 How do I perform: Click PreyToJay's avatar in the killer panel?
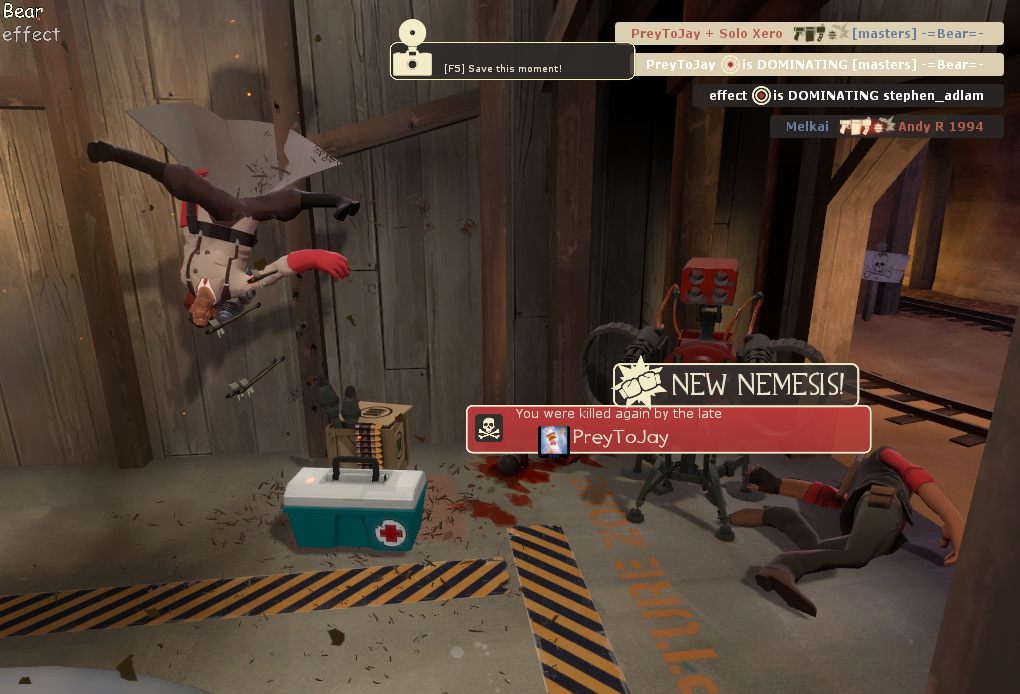(x=554, y=440)
